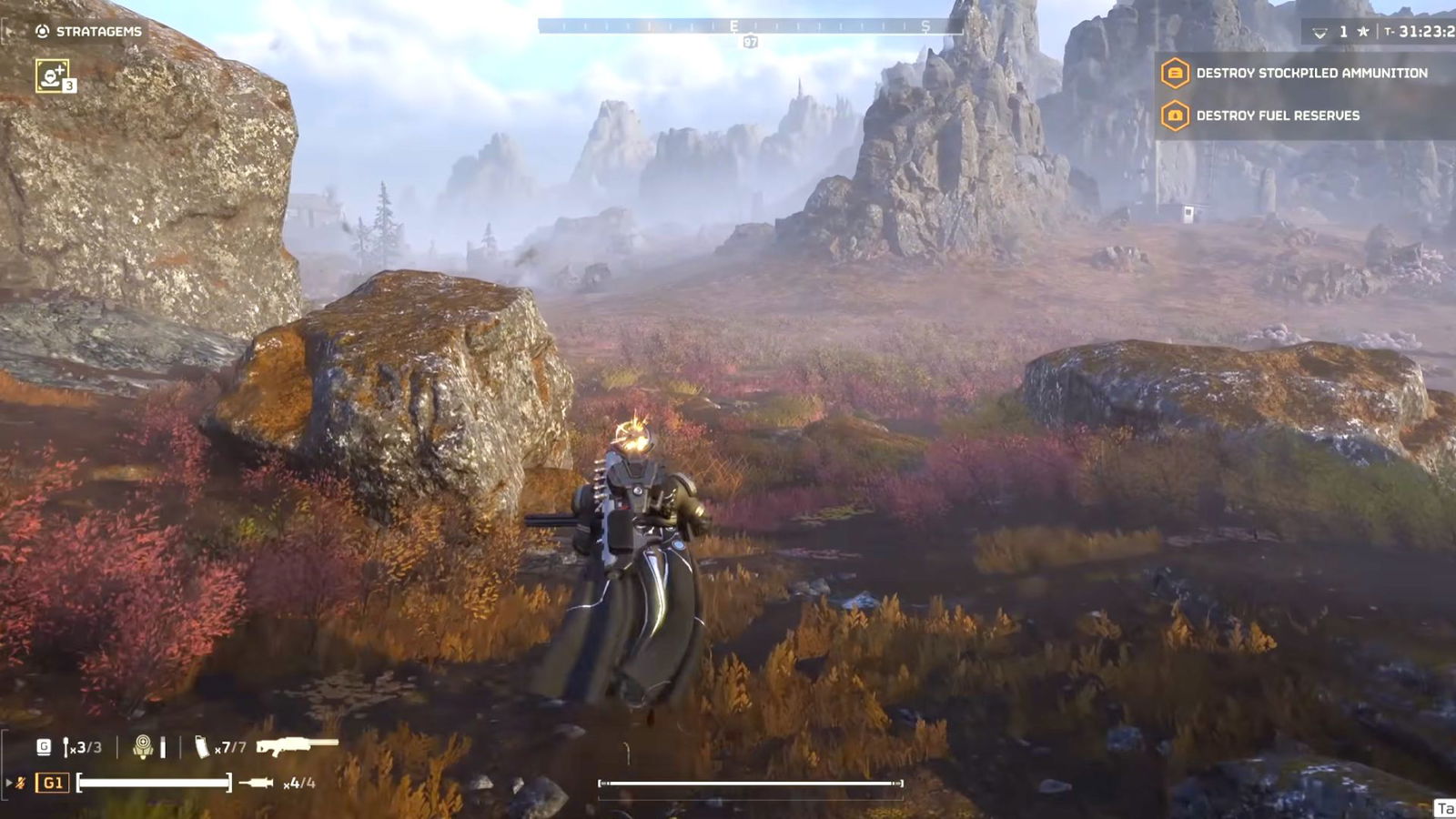Click the Destroy Stockpiled Ammunition objective
Screen dimensions: 1456x819
coord(1310,73)
